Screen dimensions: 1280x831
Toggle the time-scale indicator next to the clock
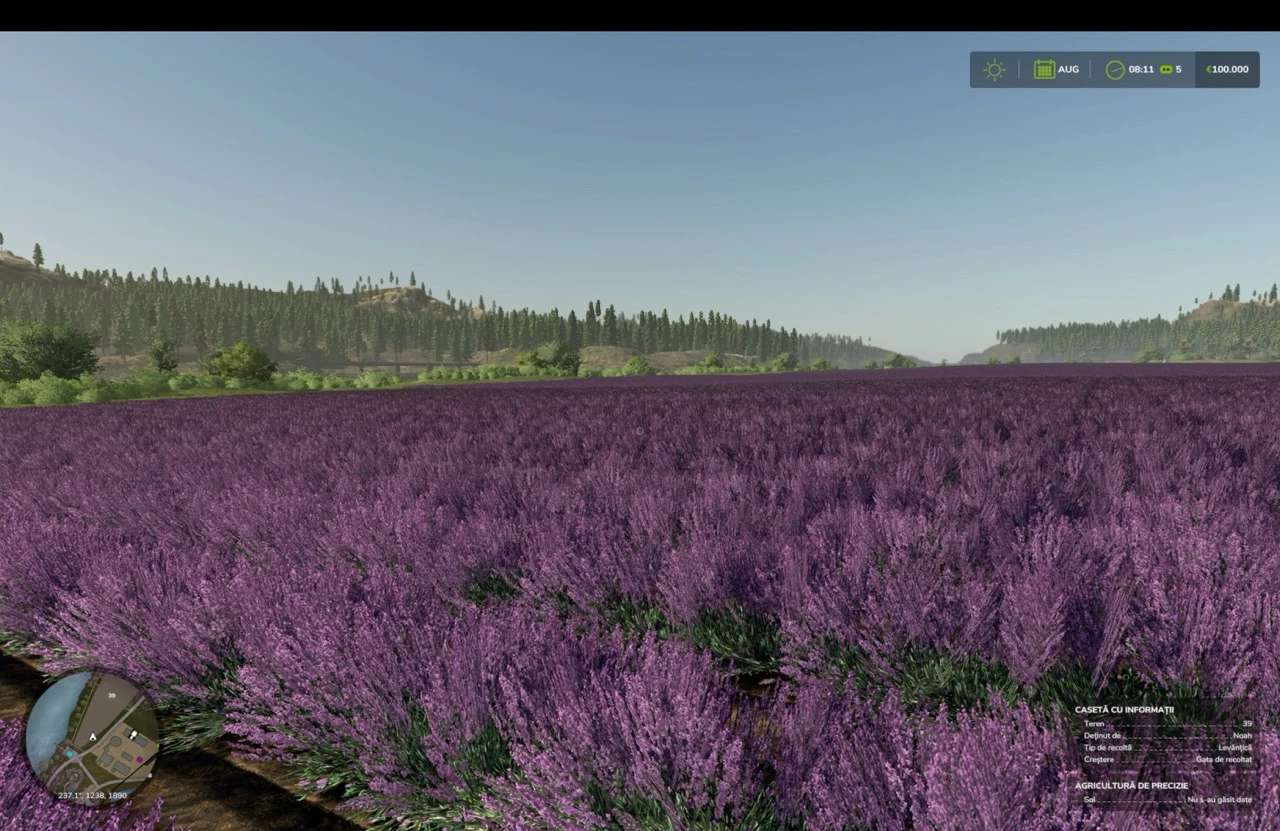point(1166,69)
